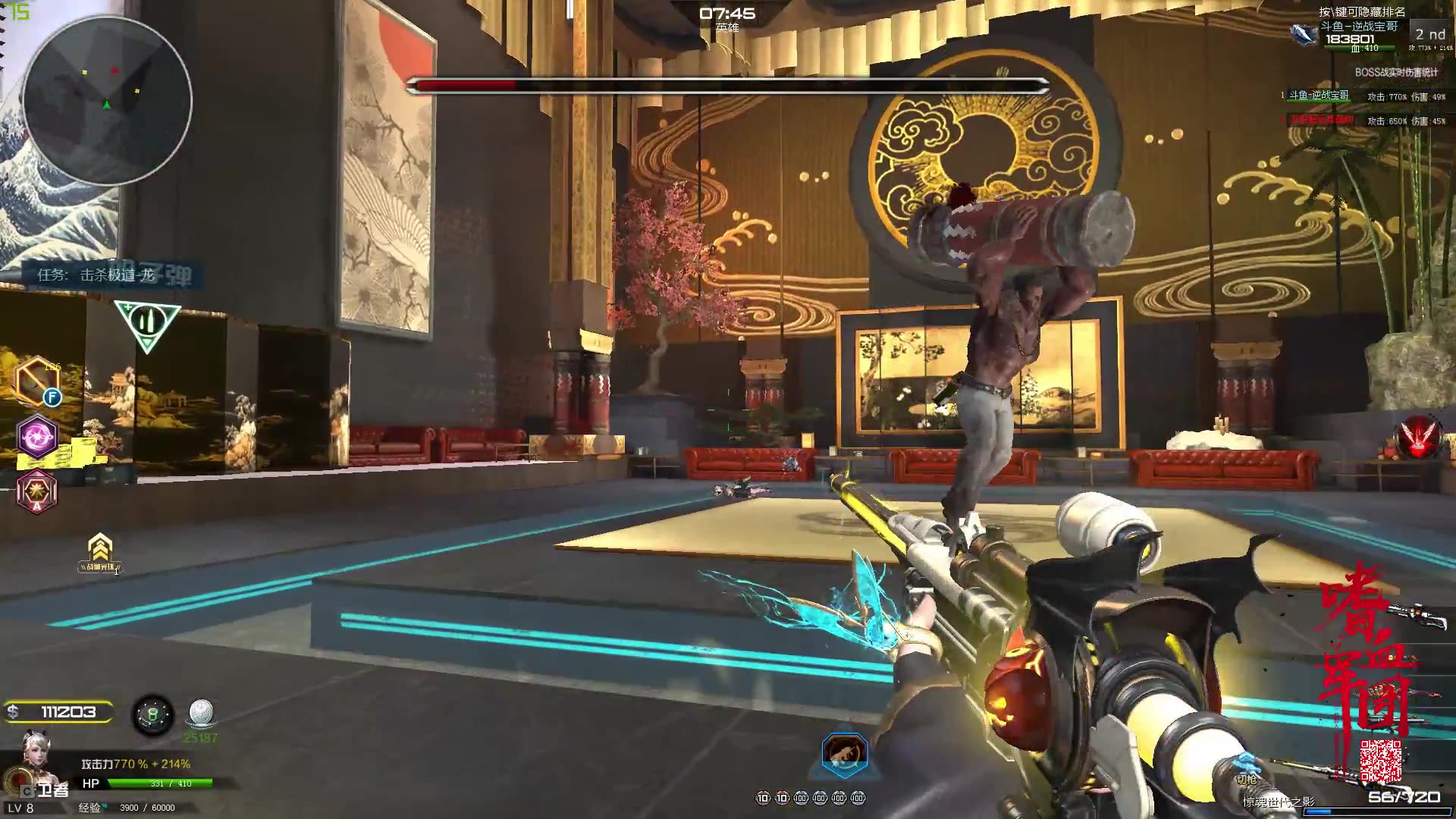Select the hexagonal weapon icon at bottom center
Image resolution: width=1456 pixels, height=819 pixels.
(845, 753)
